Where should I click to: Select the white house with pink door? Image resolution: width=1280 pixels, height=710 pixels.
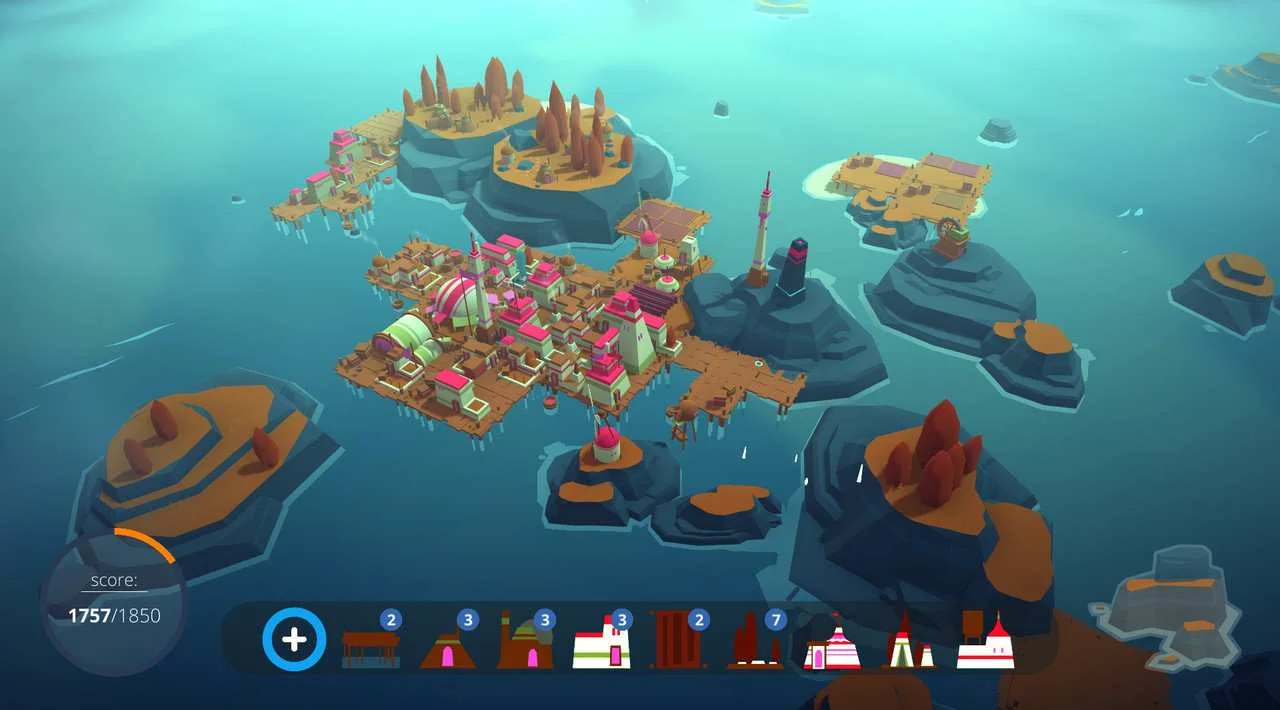click(x=602, y=646)
